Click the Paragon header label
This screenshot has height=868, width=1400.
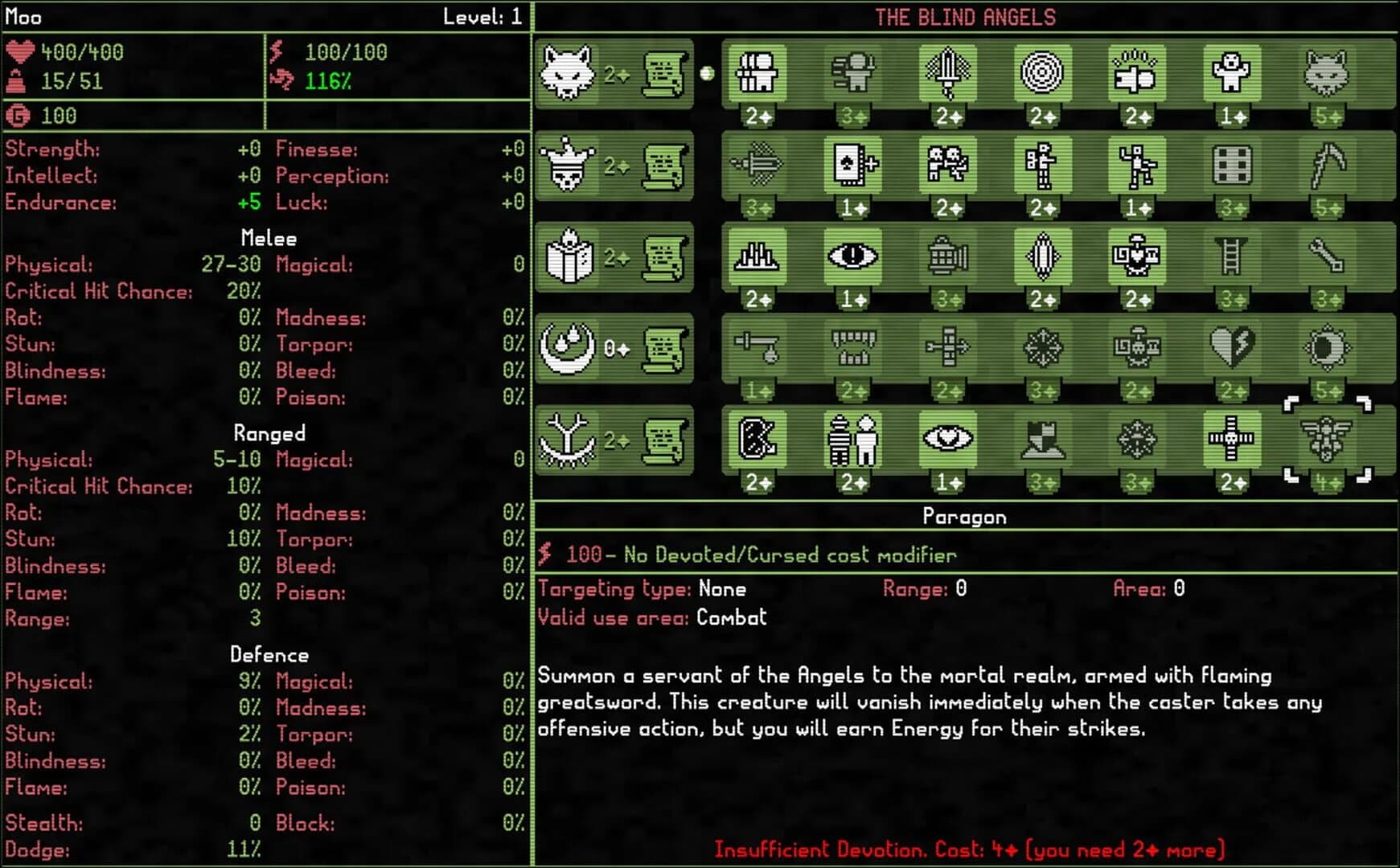point(964,517)
